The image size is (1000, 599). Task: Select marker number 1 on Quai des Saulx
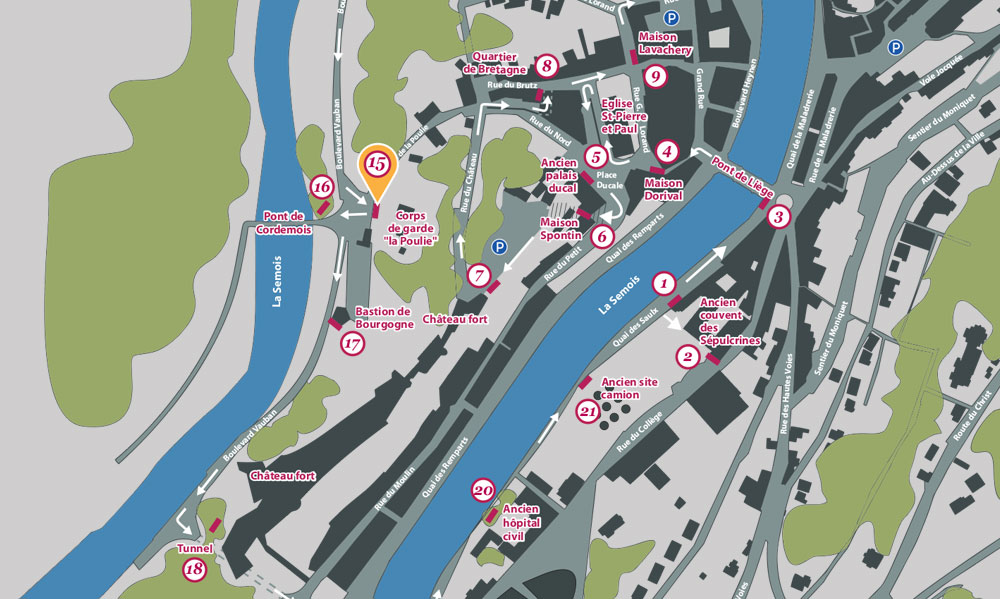663,283
